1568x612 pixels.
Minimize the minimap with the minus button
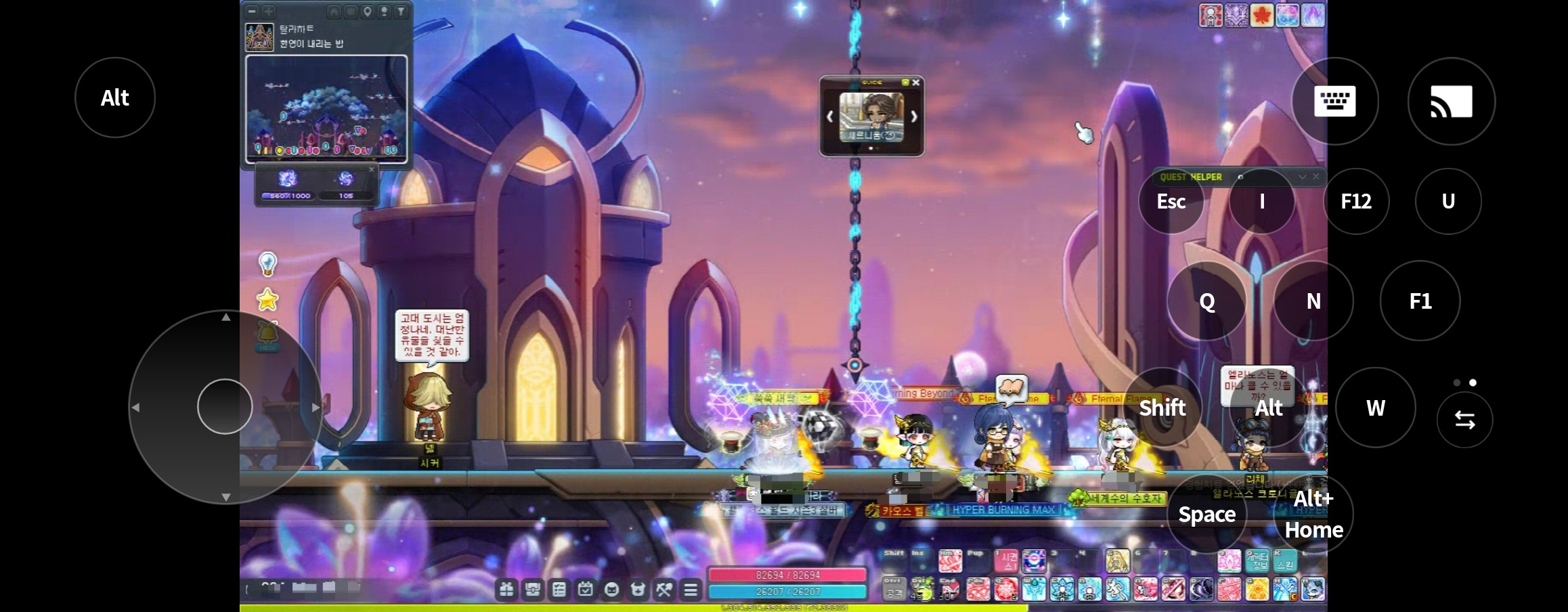pos(252,11)
